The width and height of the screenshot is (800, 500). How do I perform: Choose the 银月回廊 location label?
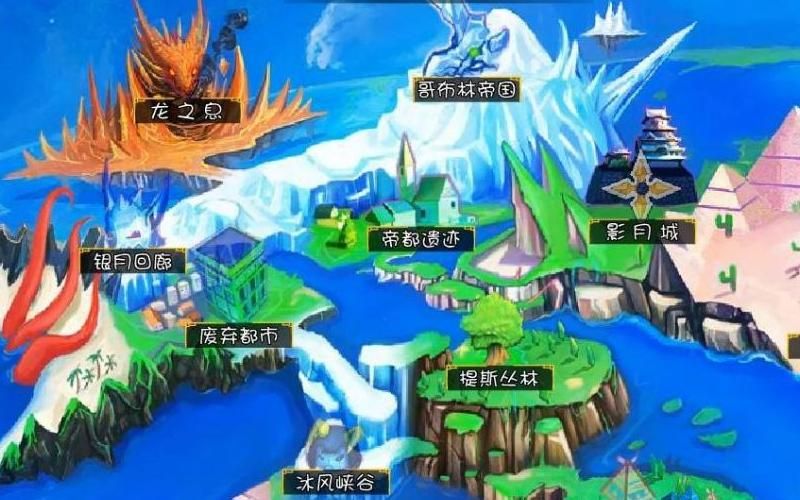point(133,262)
